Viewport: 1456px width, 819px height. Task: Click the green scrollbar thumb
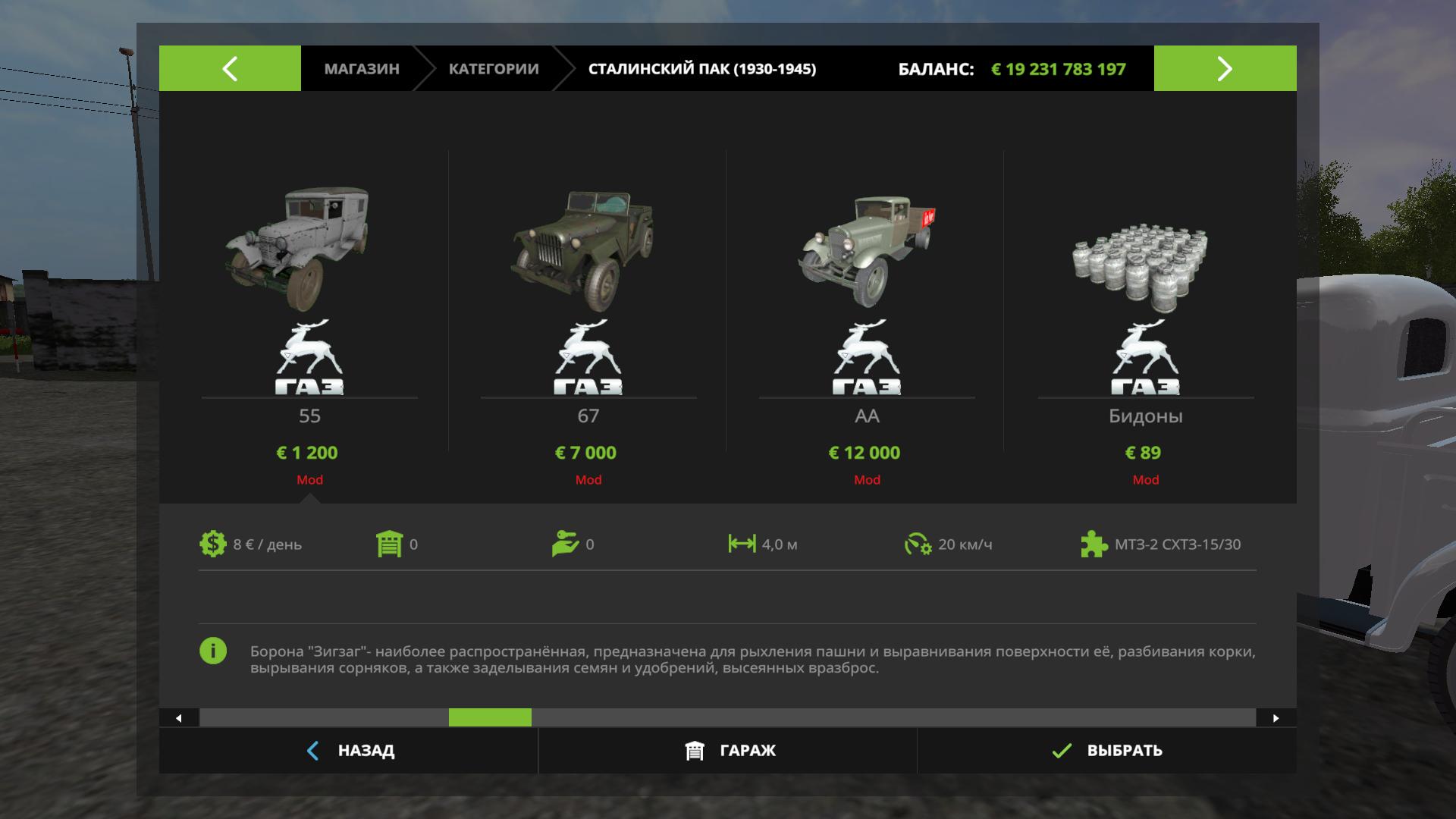click(x=490, y=717)
